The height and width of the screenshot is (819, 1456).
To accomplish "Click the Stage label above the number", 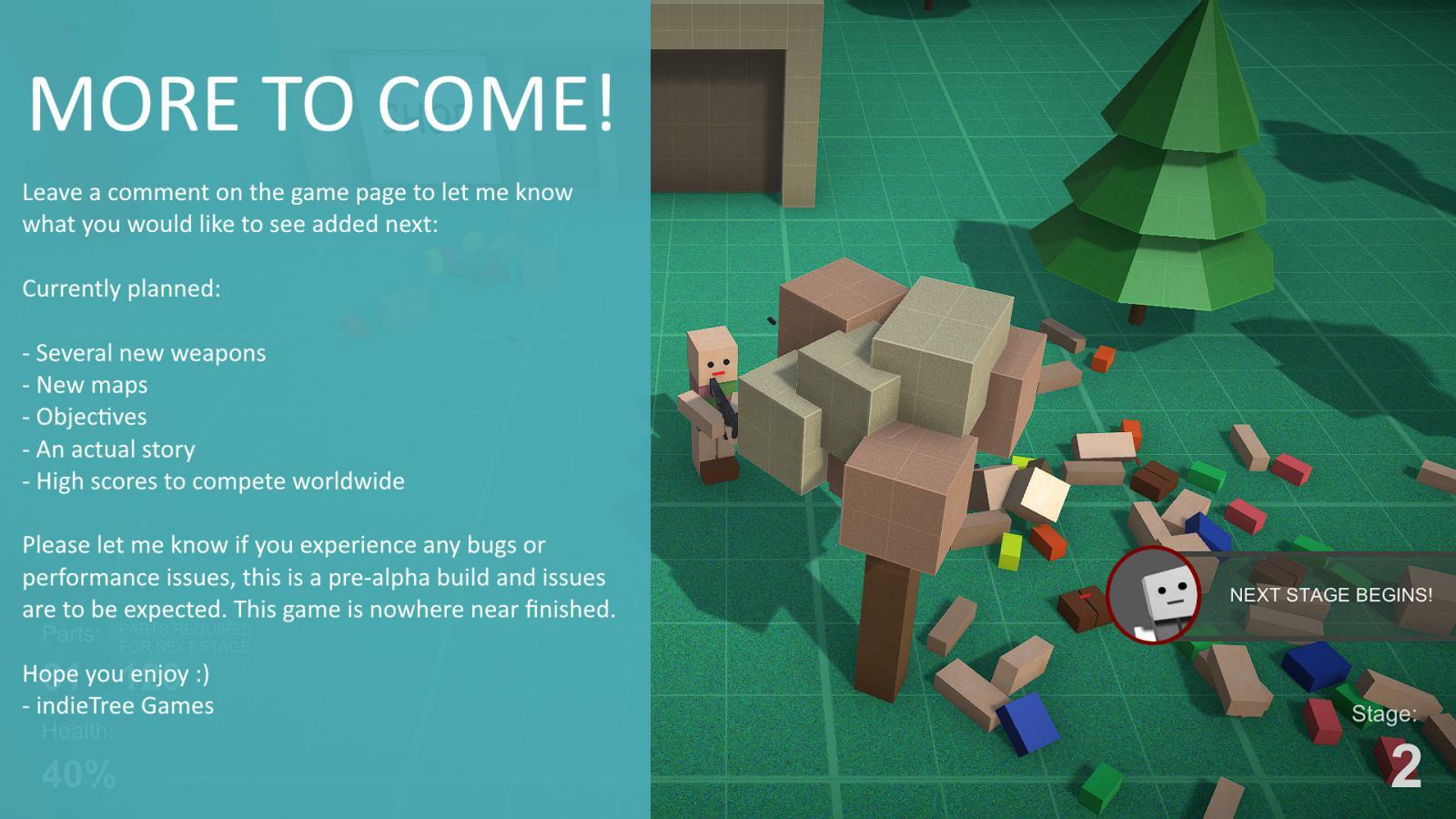I will point(1387,714).
